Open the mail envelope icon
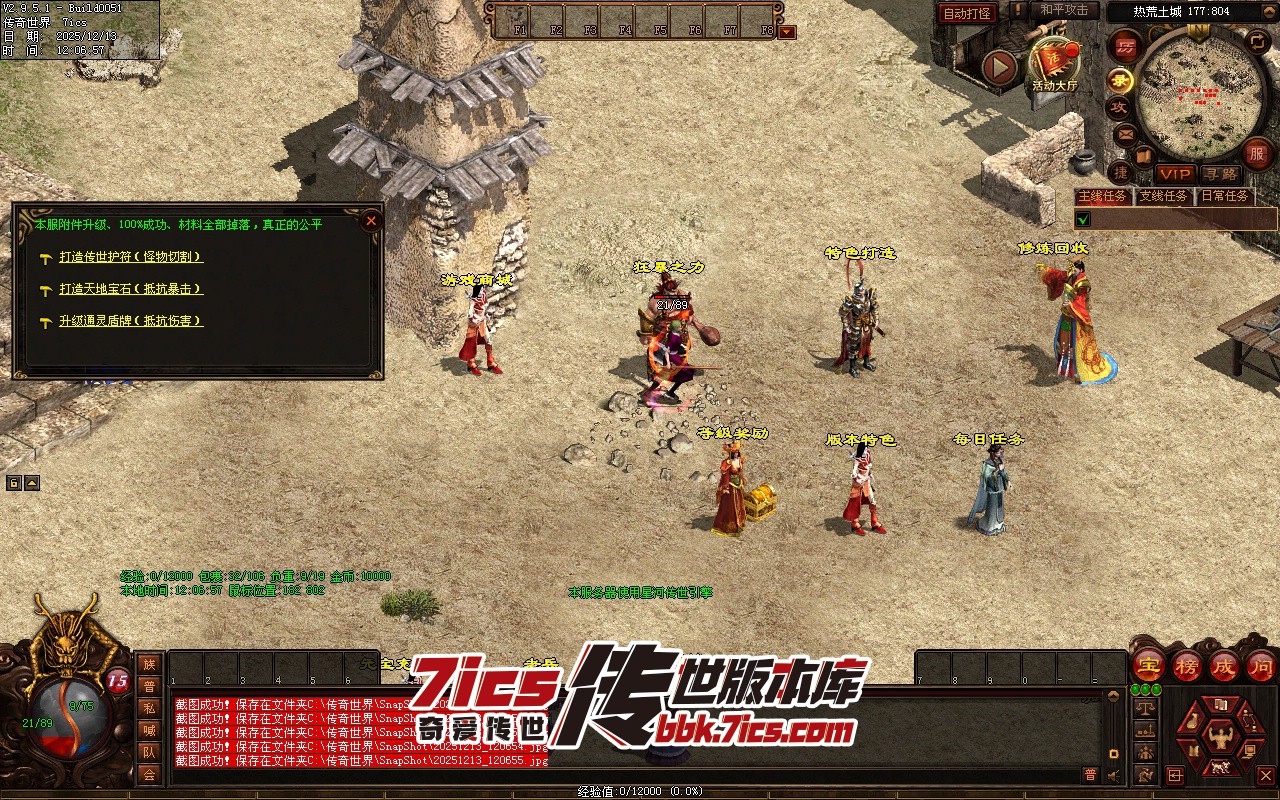Image resolution: width=1280 pixels, height=800 pixels. point(1125,133)
